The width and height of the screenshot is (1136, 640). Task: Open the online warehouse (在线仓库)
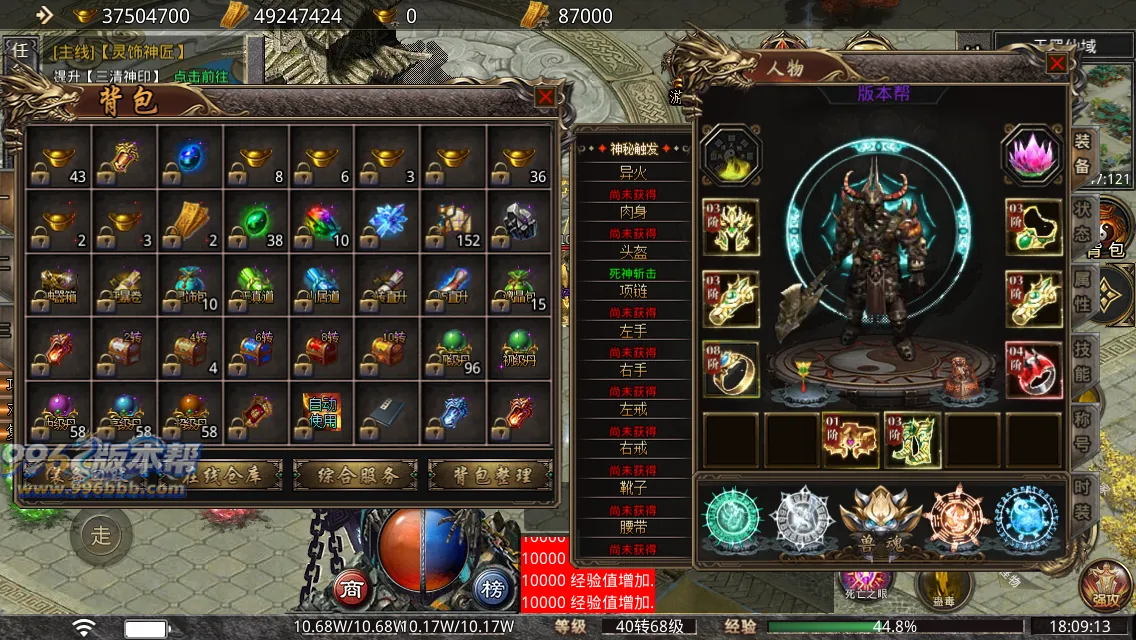(x=218, y=475)
